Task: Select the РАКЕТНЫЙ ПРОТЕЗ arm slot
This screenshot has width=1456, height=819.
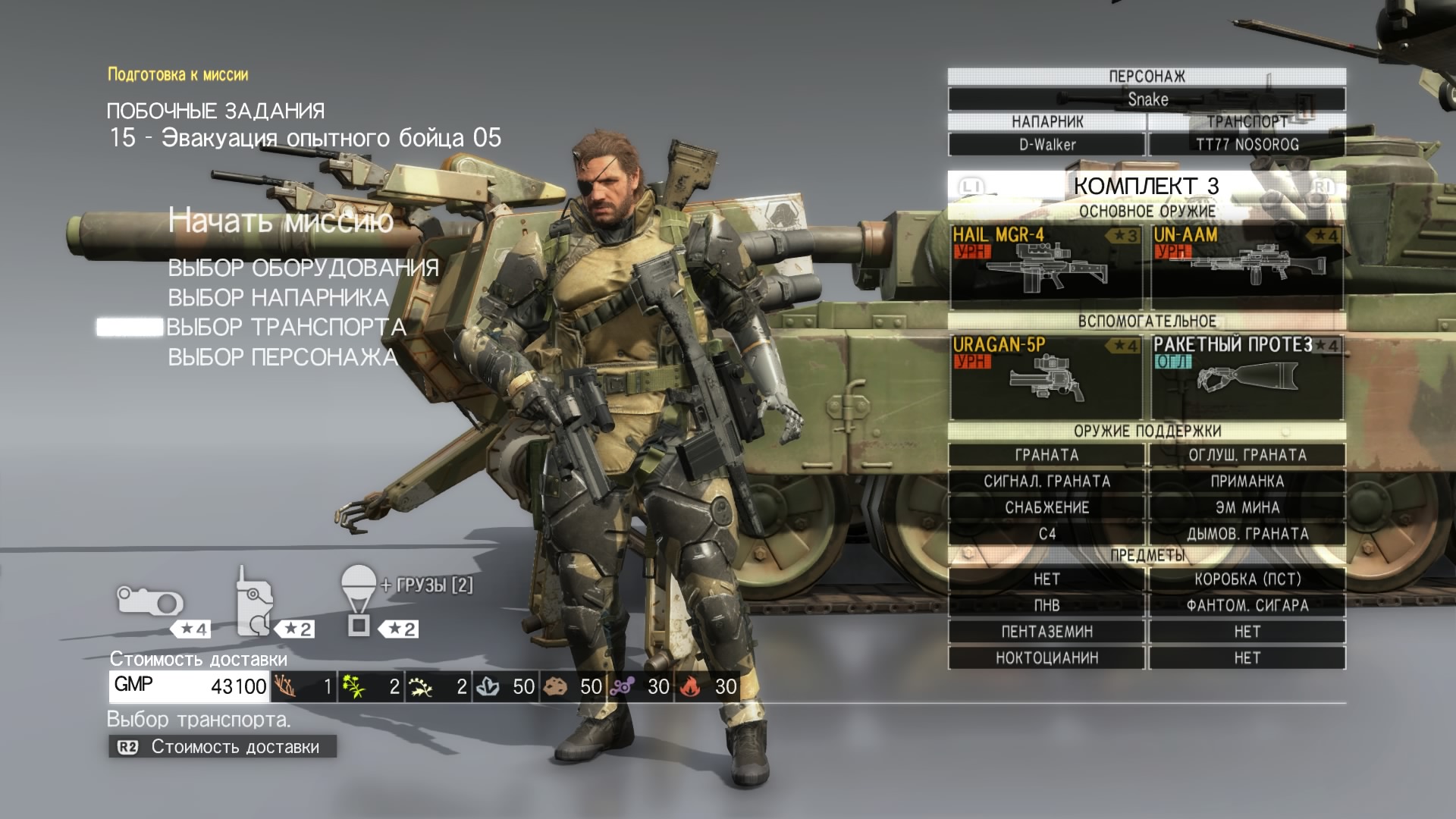Action: [1247, 376]
